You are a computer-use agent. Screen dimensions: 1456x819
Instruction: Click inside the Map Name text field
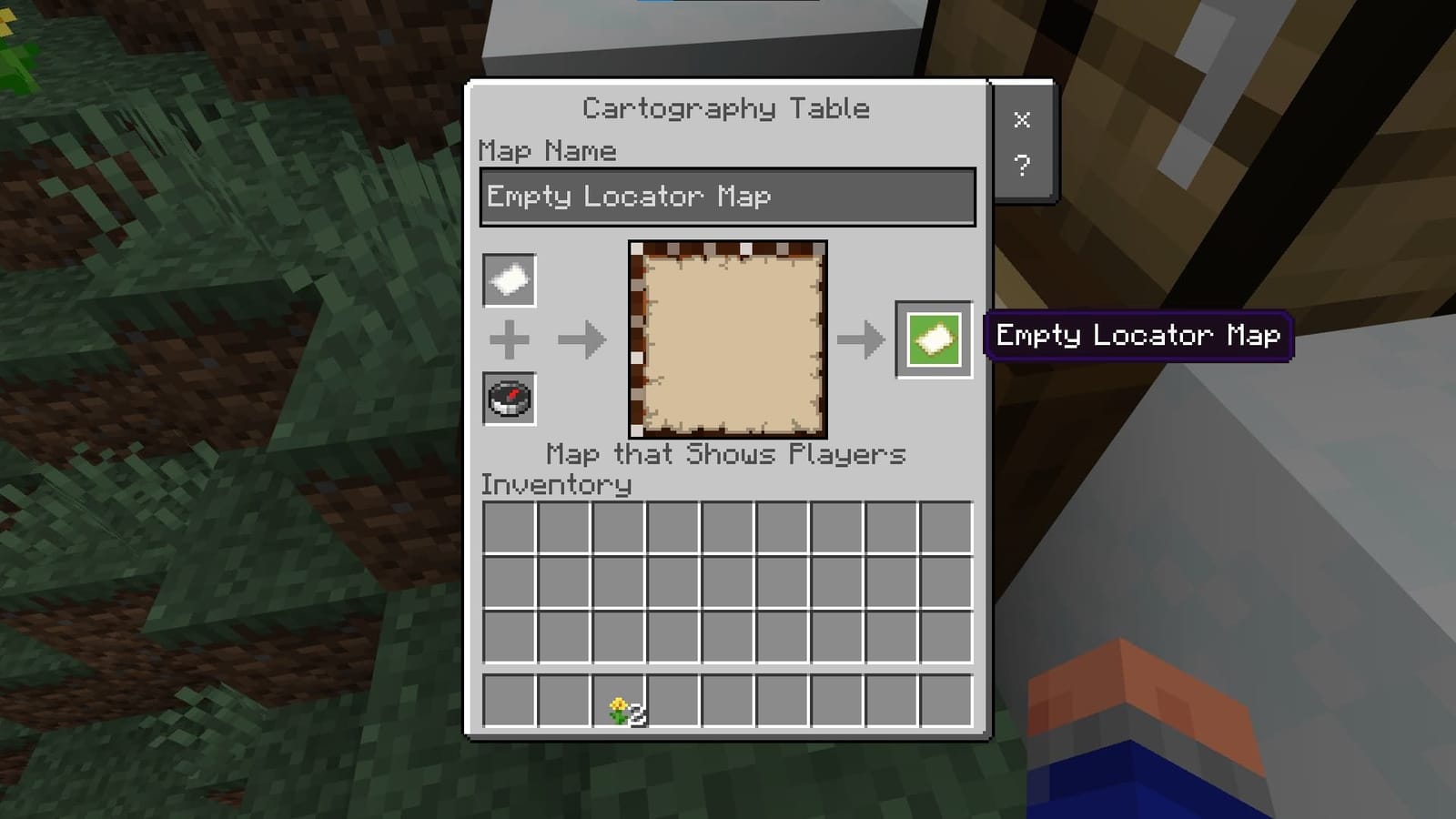pyautogui.click(x=726, y=196)
